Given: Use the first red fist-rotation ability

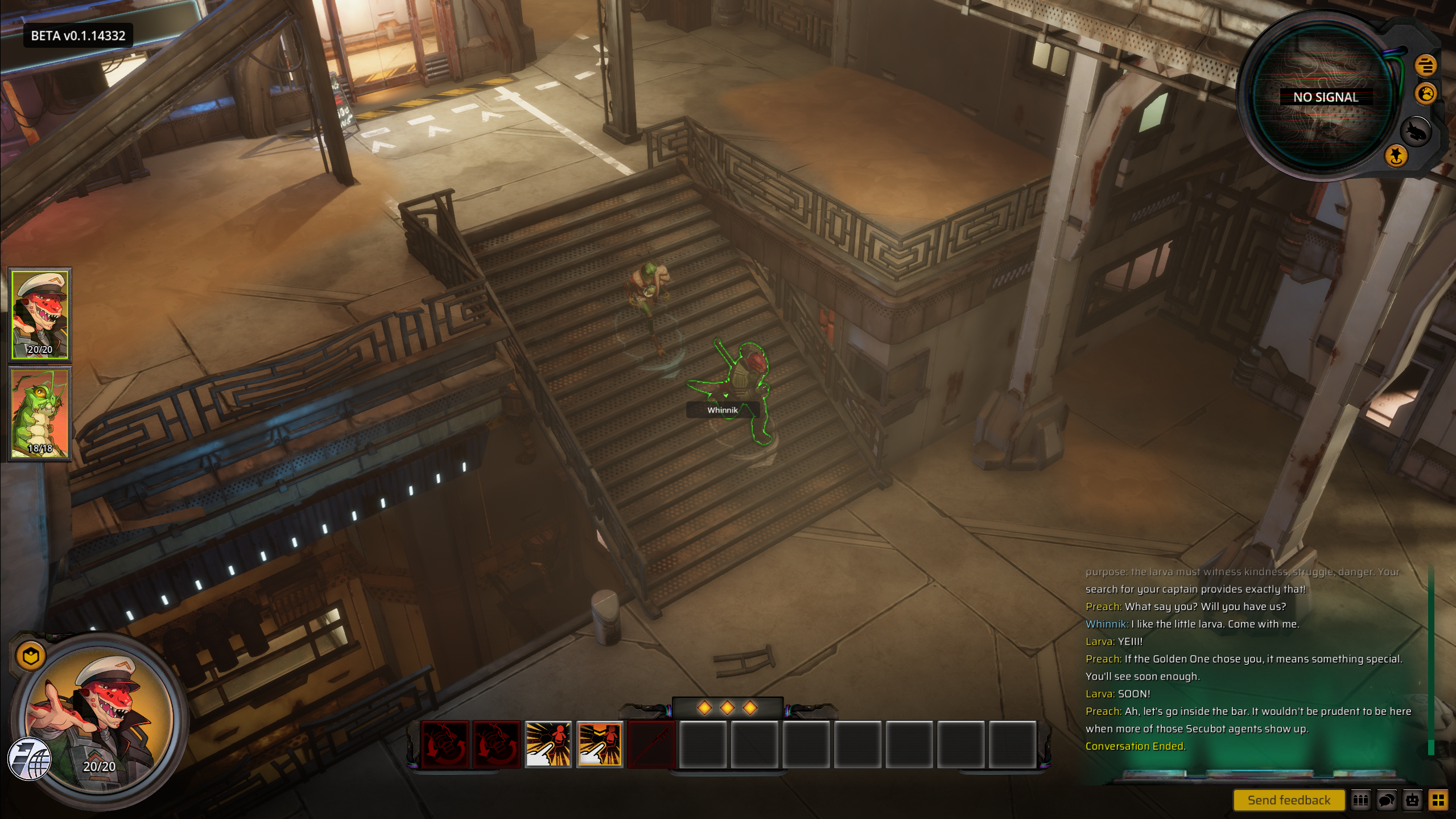Looking at the screenshot, I should coord(445,744).
